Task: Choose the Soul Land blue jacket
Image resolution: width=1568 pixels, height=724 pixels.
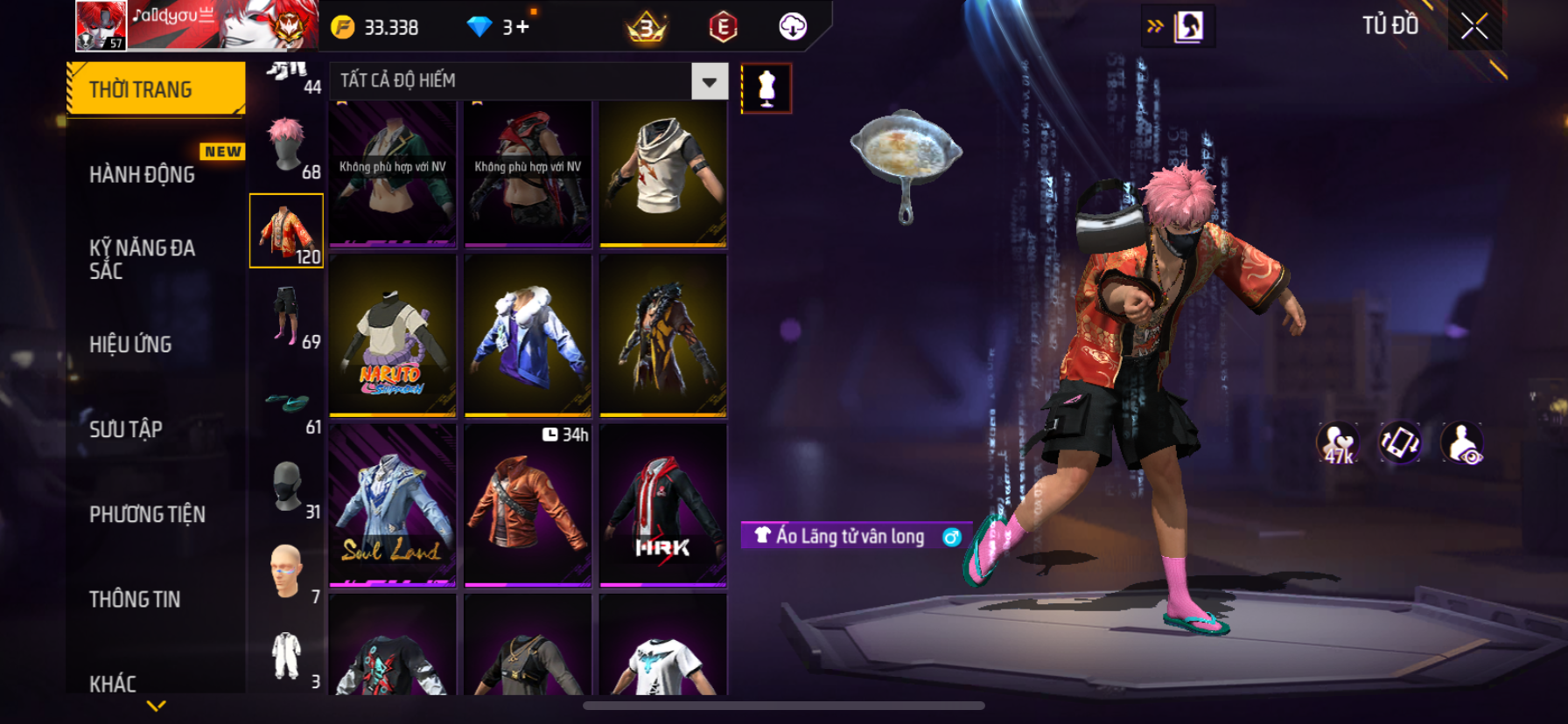Action: [x=393, y=505]
